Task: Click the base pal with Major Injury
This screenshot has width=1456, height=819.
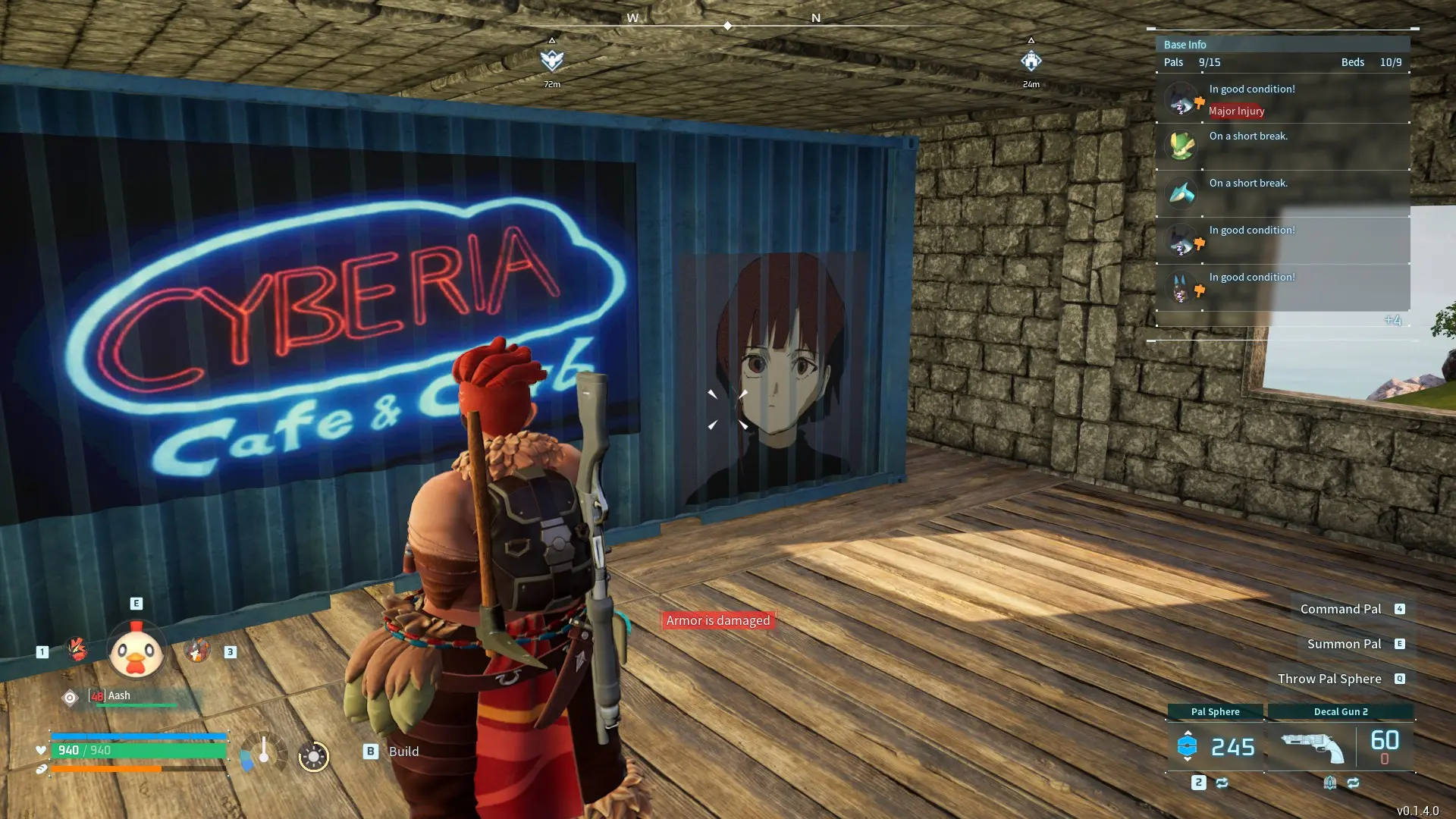Action: tap(1181, 99)
